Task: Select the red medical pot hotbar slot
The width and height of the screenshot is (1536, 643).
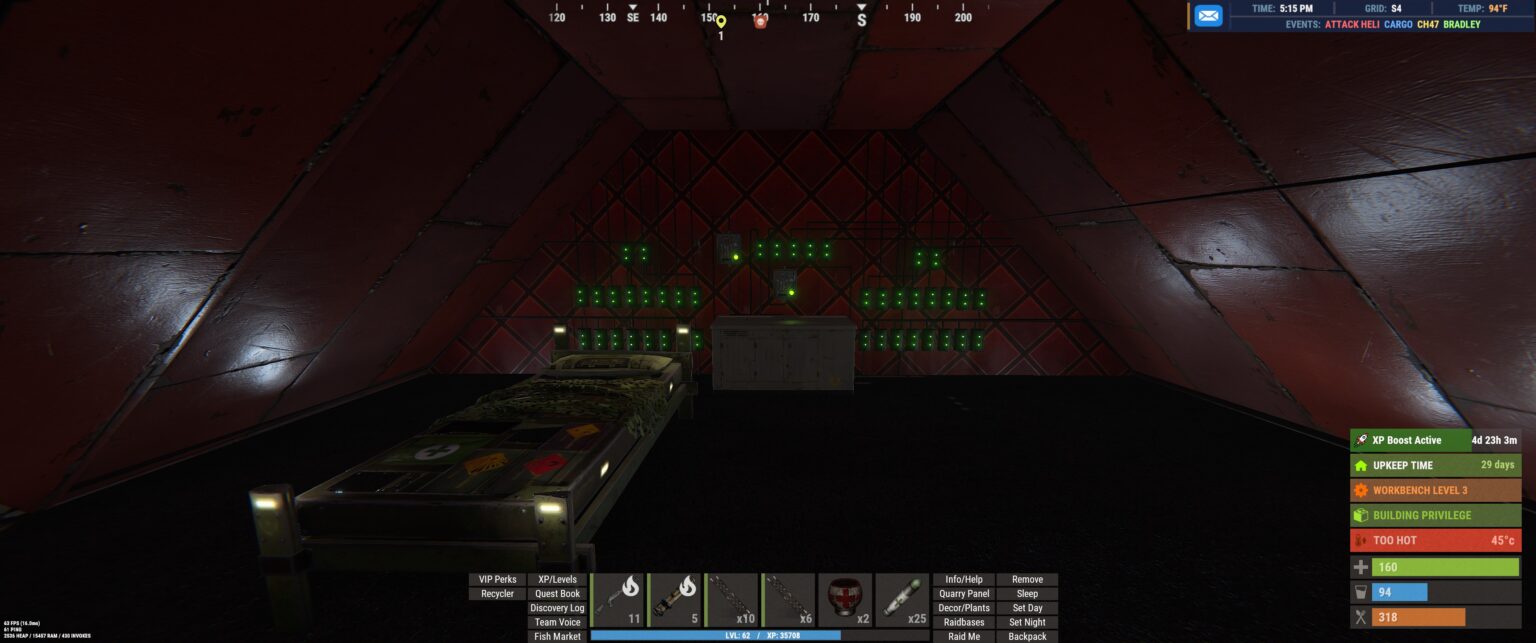Action: 845,600
